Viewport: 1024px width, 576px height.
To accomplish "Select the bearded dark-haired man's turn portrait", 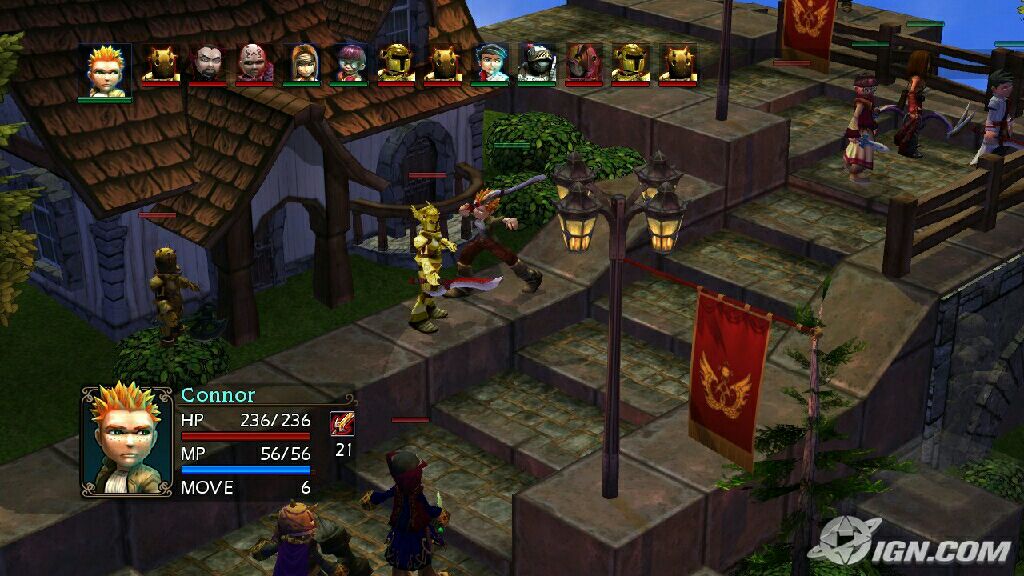I will click(x=208, y=64).
